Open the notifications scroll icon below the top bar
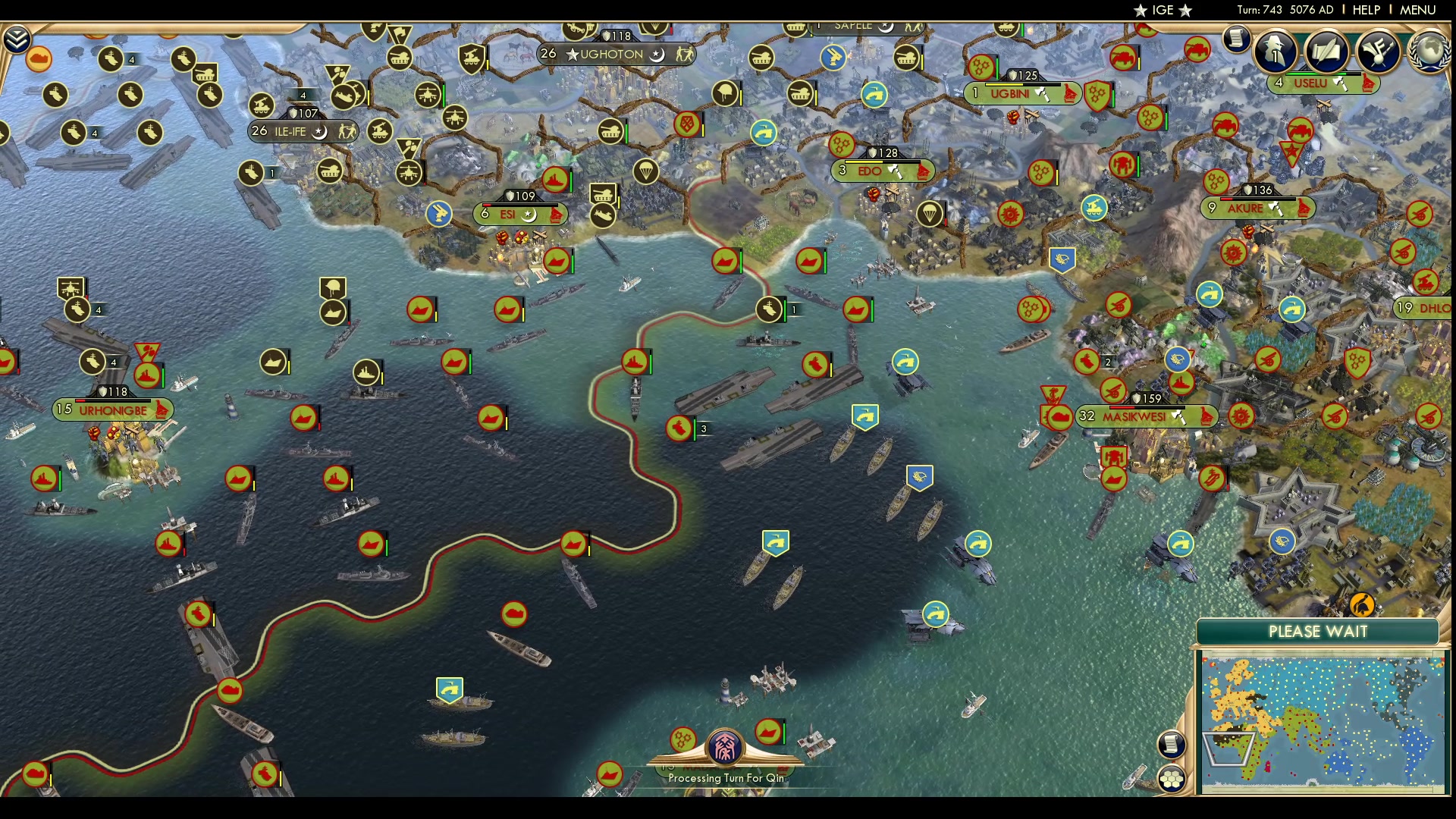Viewport: 1456px width, 819px height. click(1235, 40)
